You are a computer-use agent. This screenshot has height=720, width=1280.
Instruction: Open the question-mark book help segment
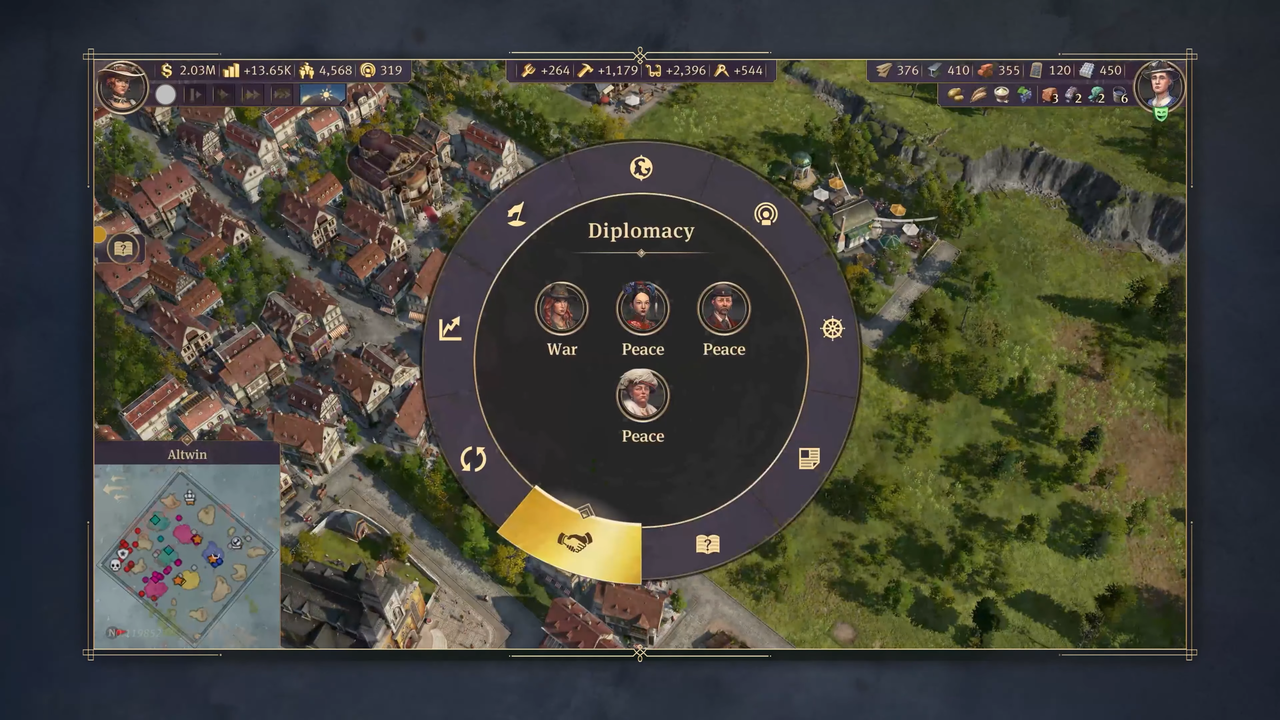[x=707, y=544]
